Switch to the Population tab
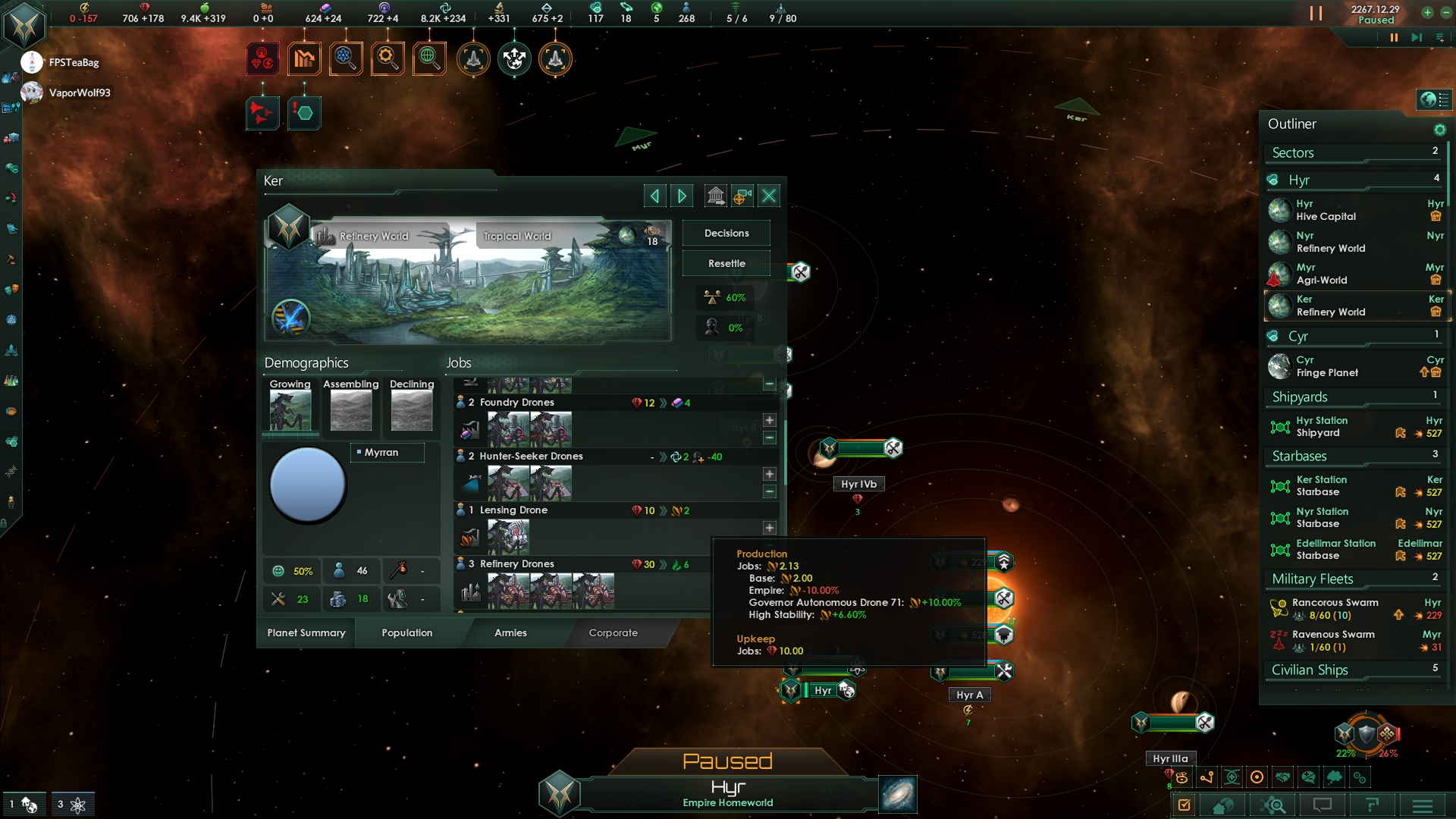This screenshot has height=819, width=1456. tap(407, 633)
